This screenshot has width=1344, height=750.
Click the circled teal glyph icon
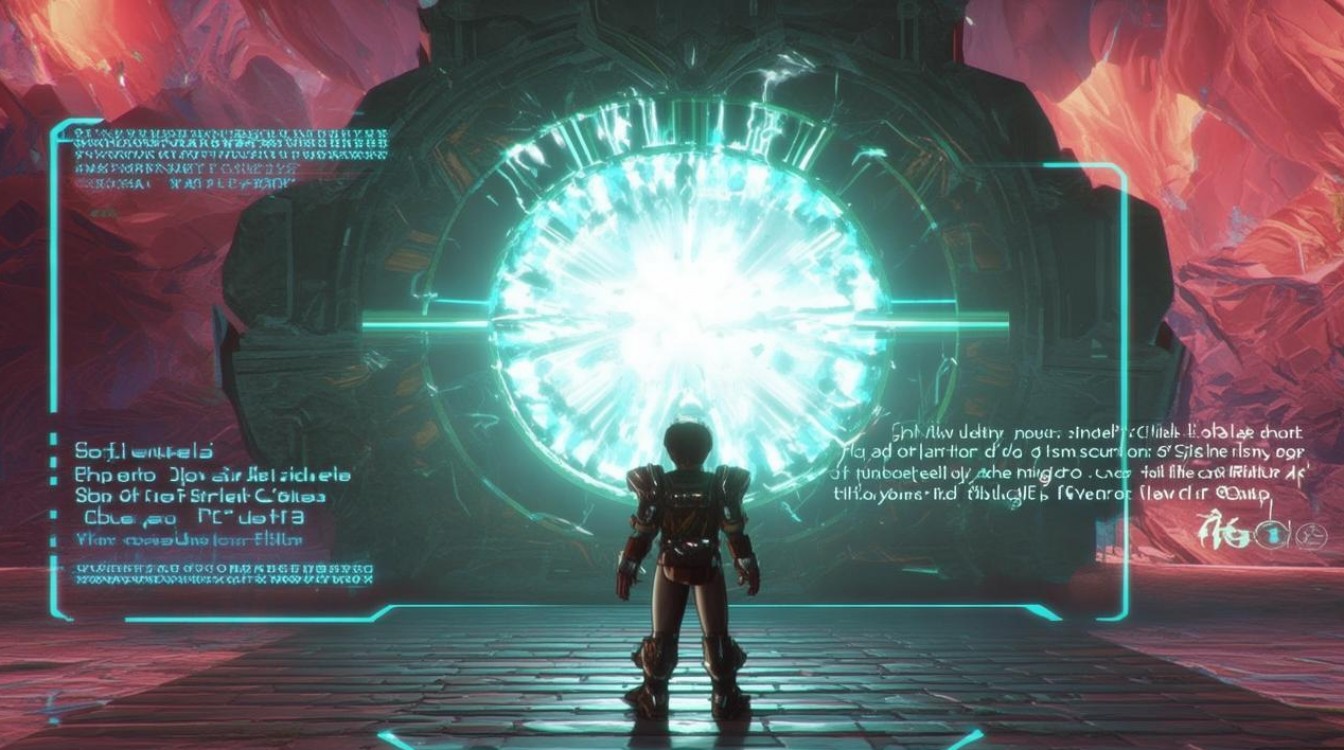pyautogui.click(x=1274, y=535)
